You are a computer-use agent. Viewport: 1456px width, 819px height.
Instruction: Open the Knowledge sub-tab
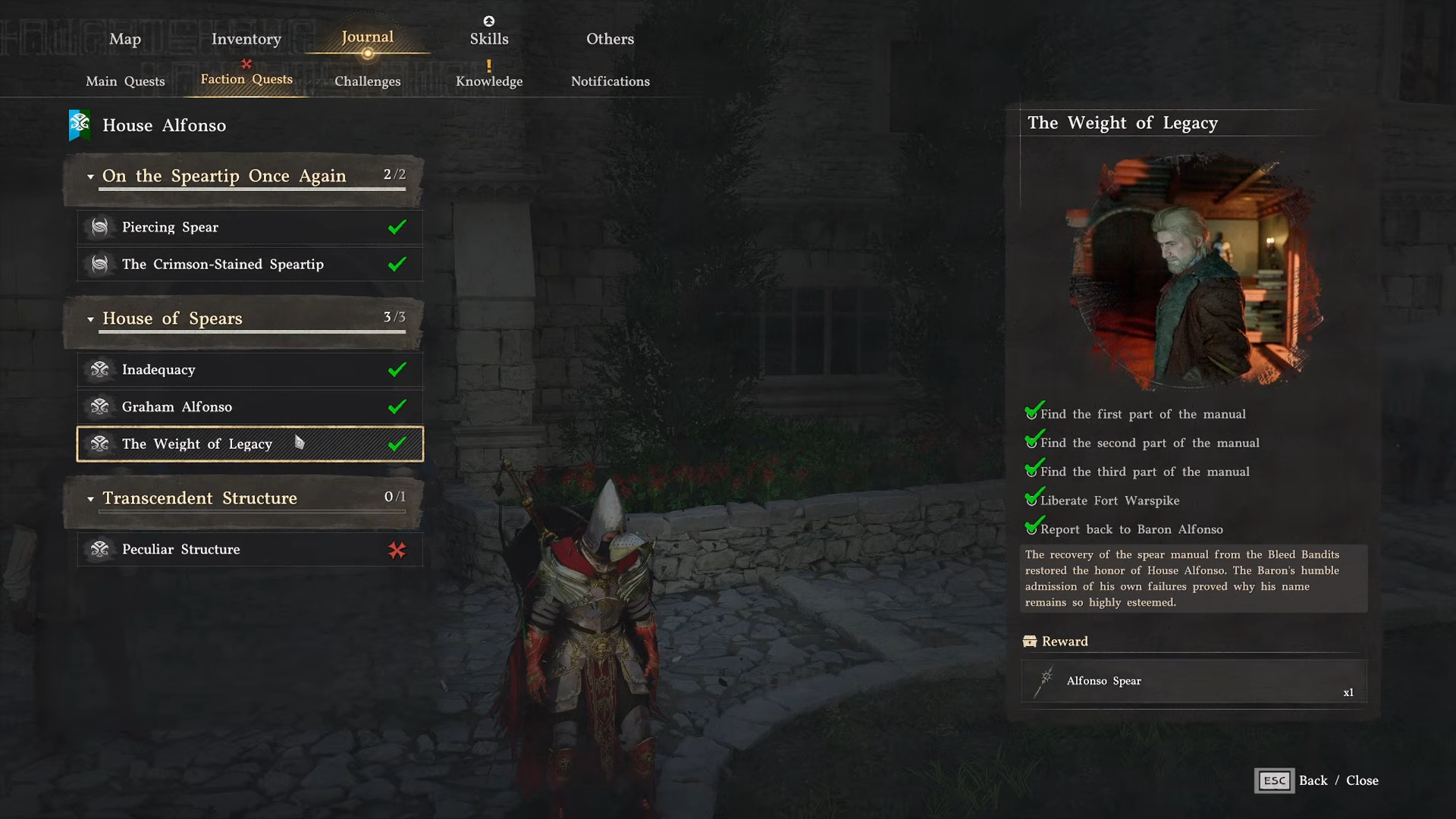click(x=489, y=81)
